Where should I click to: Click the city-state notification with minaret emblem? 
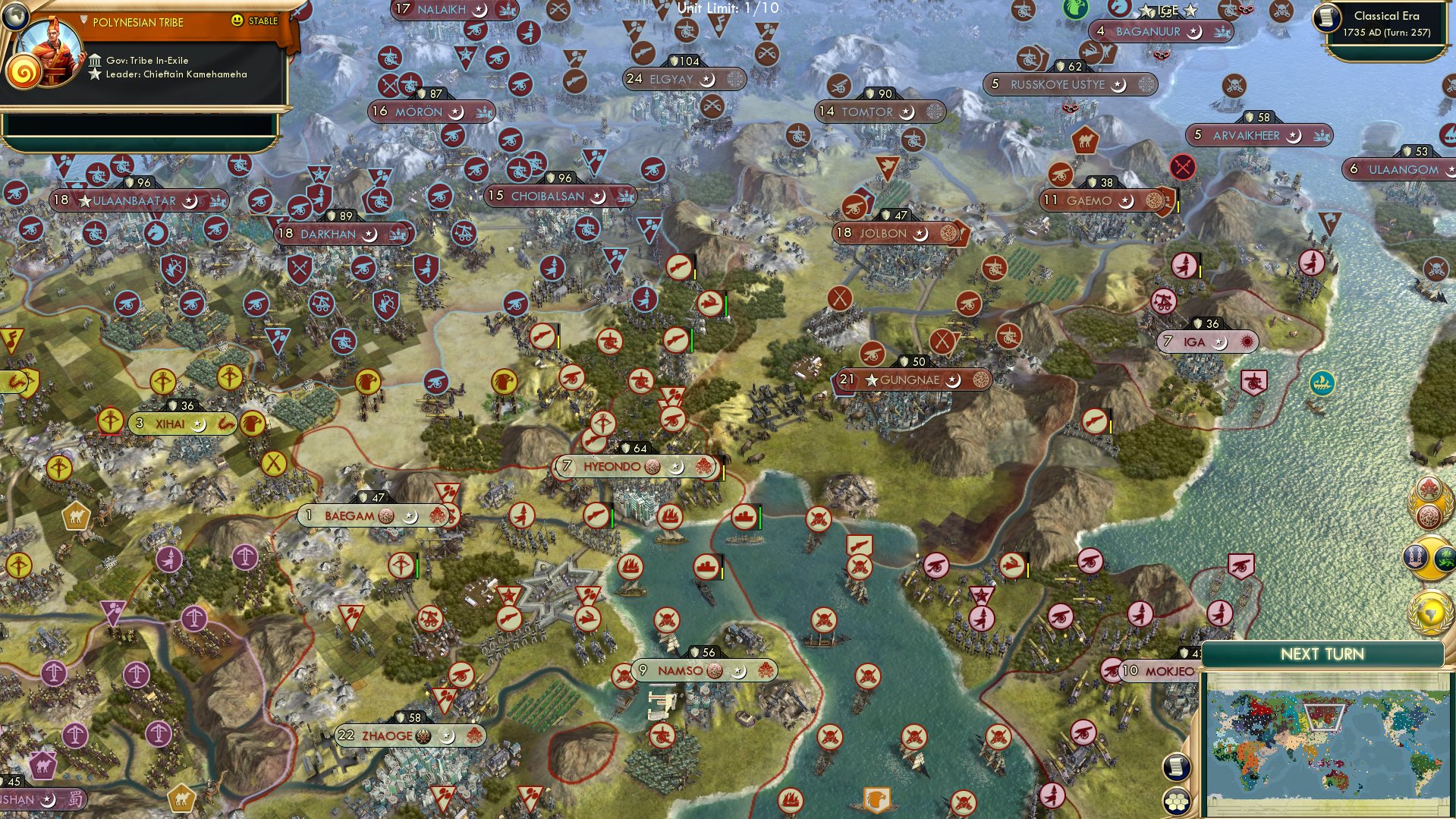1415,558
